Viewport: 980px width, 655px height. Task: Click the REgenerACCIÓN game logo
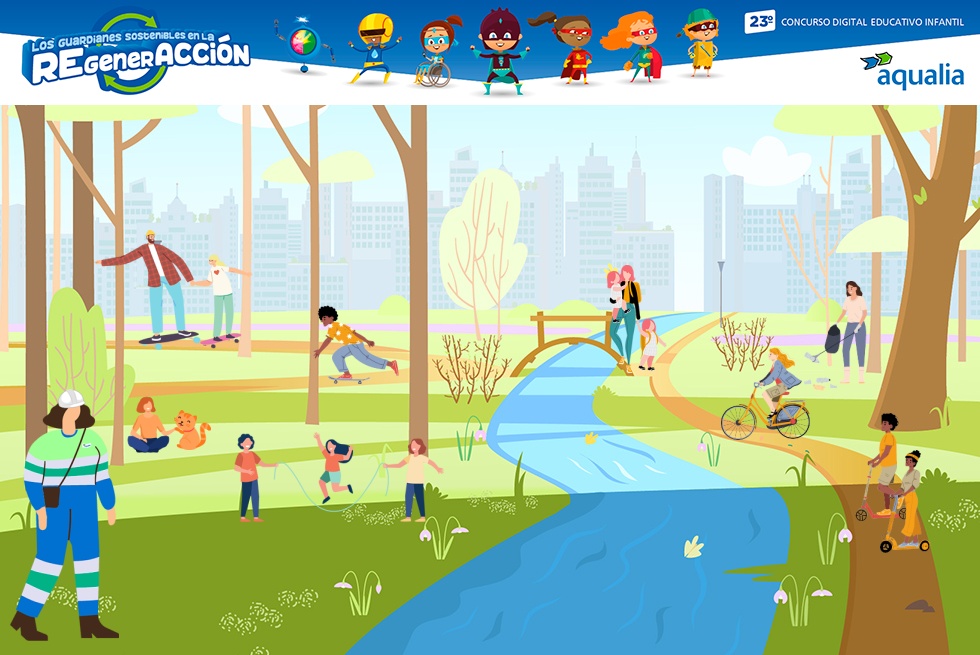pyautogui.click(x=137, y=56)
